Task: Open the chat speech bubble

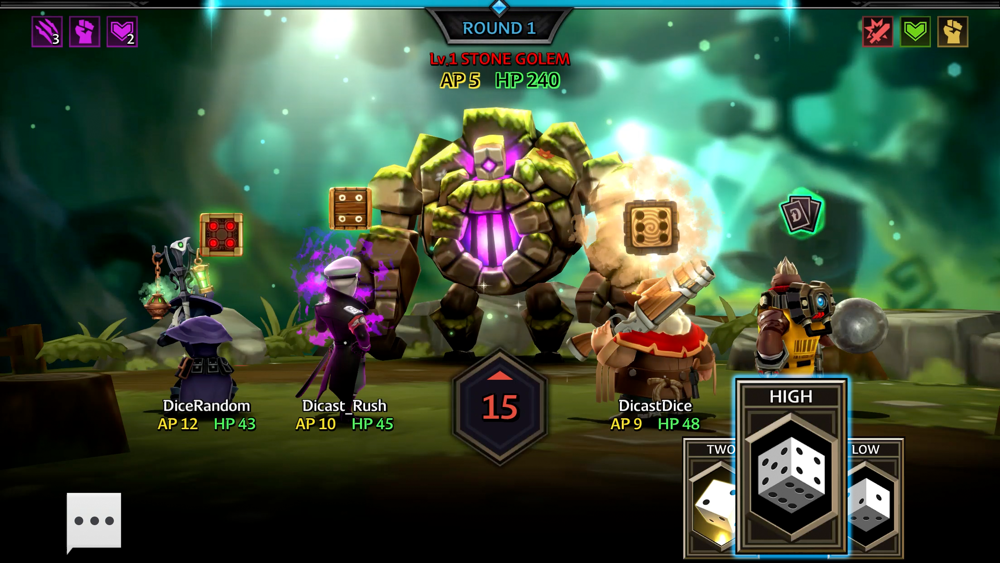Action: click(94, 520)
